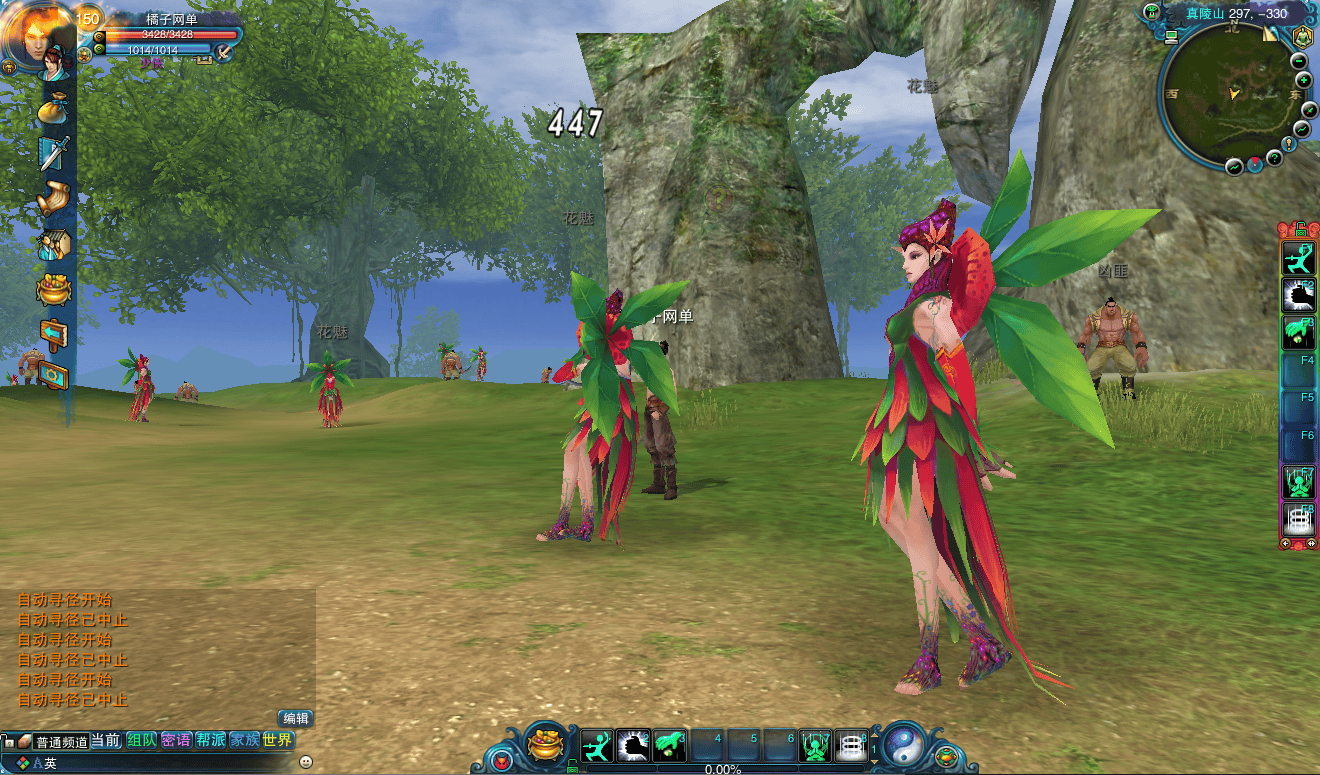Click the crossed swords icon beside mana bar
Image resolution: width=1320 pixels, height=775 pixels.
tap(224, 50)
